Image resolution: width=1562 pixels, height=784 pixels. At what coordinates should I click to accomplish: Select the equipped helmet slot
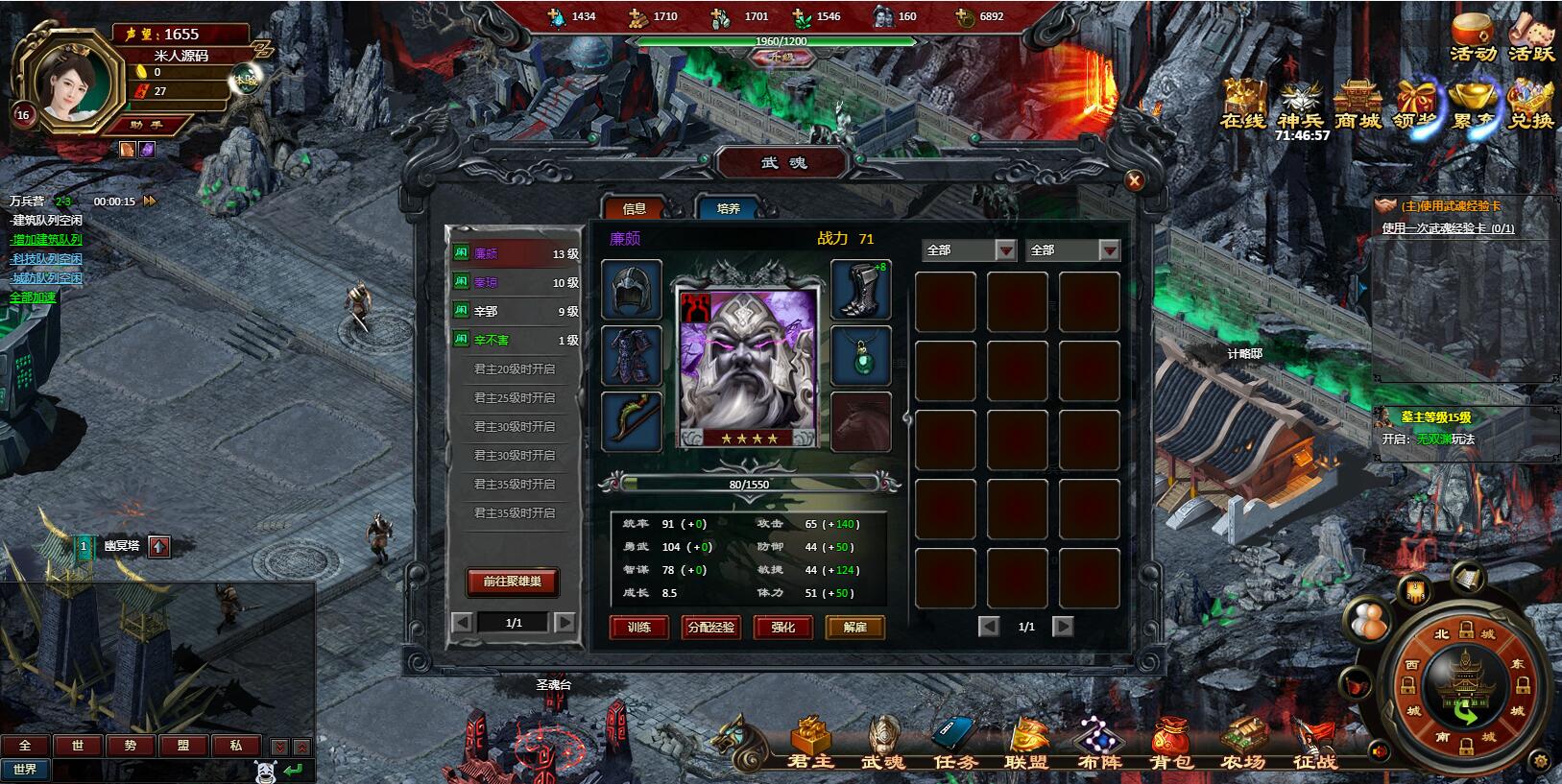click(x=632, y=289)
